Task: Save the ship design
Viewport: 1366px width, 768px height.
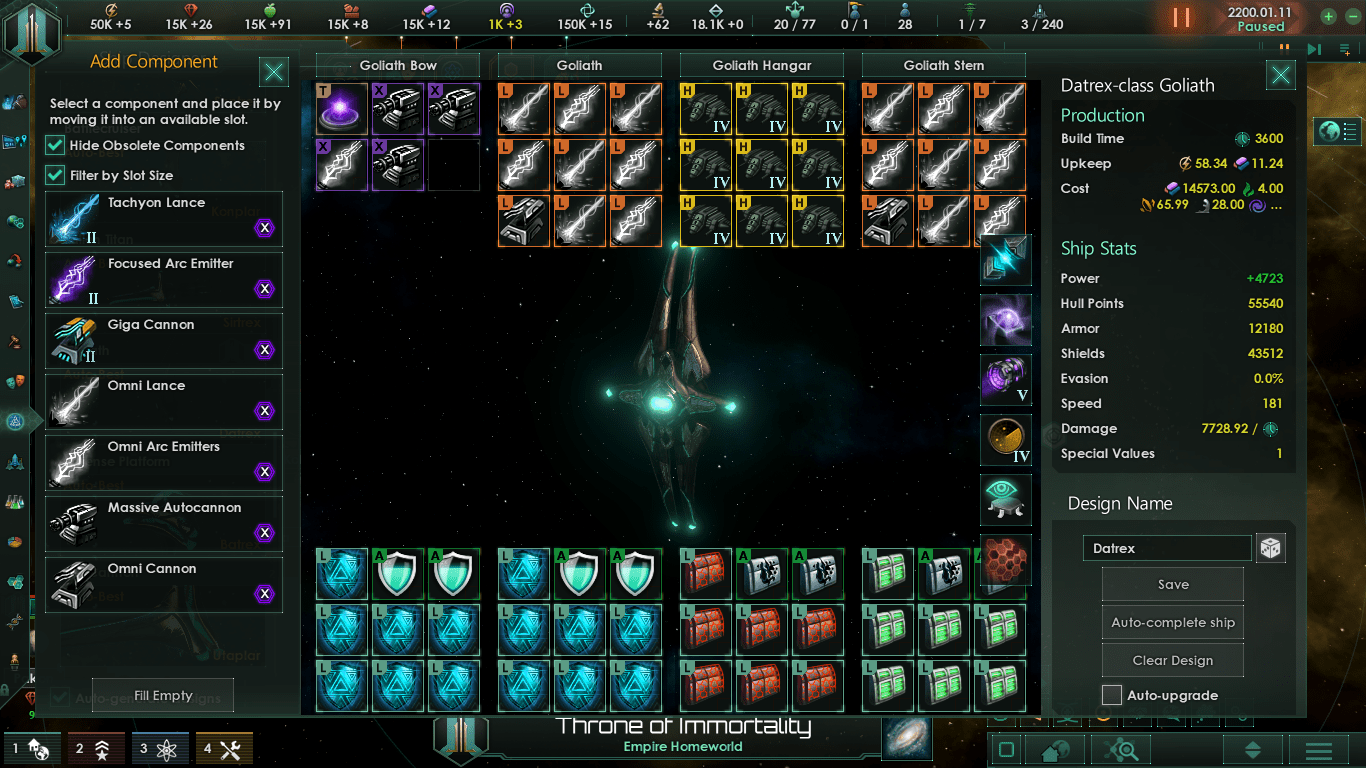Action: pos(1173,585)
